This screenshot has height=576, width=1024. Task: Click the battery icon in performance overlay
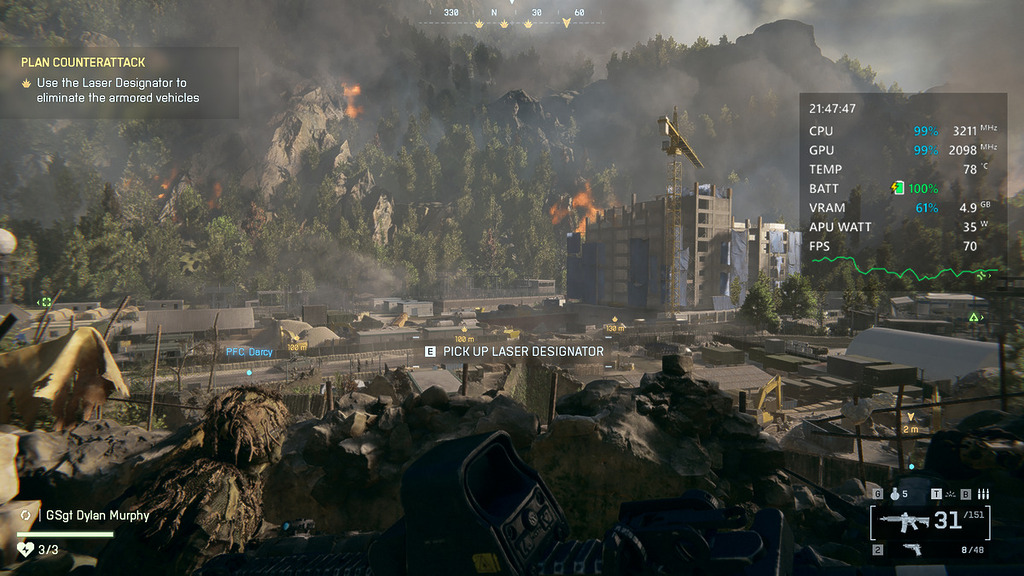click(x=897, y=188)
